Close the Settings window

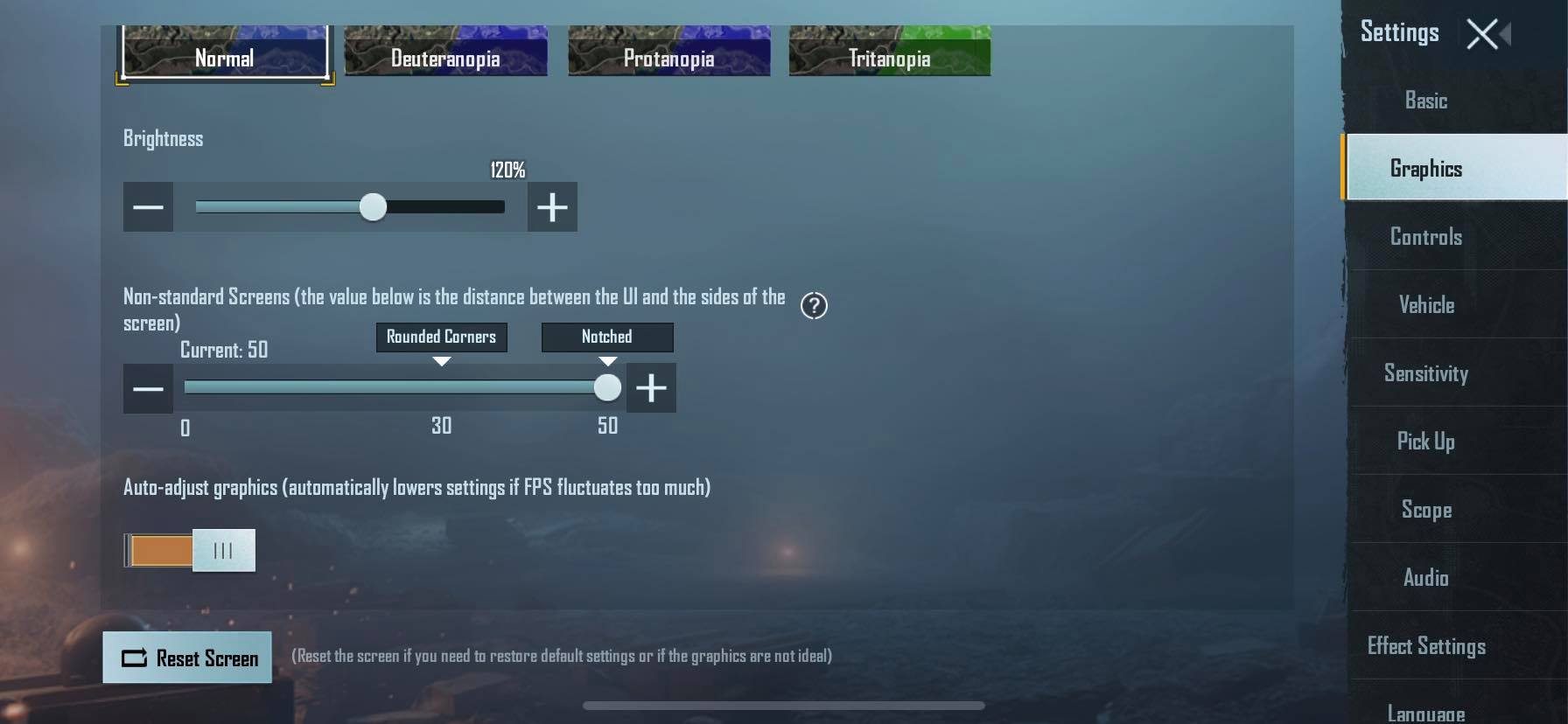click(x=1480, y=33)
